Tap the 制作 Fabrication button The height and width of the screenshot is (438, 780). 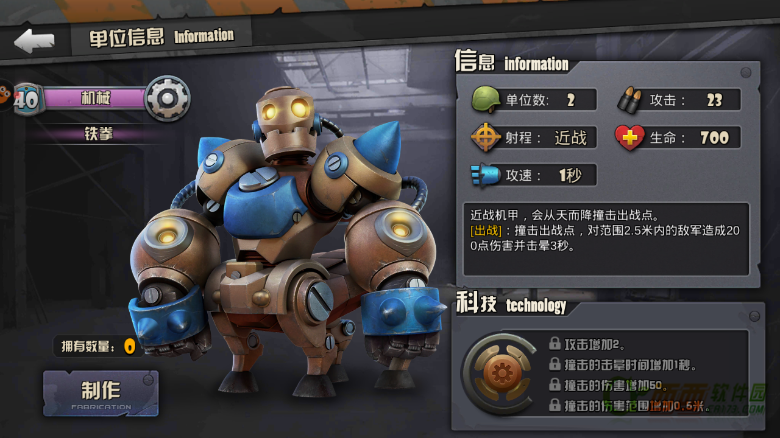pos(100,393)
